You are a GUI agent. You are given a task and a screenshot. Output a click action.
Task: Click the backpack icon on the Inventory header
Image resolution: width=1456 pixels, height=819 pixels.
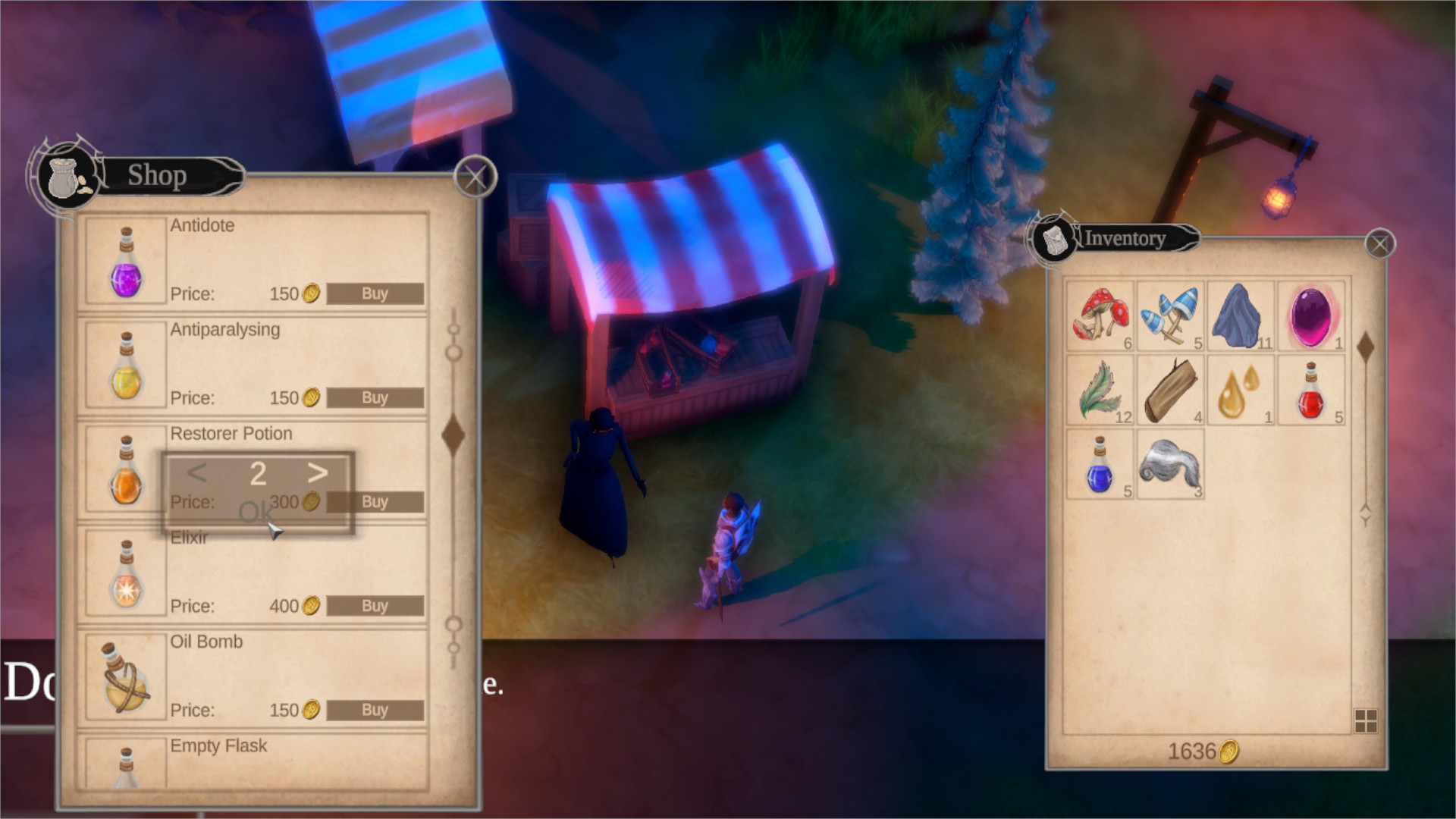1055,237
